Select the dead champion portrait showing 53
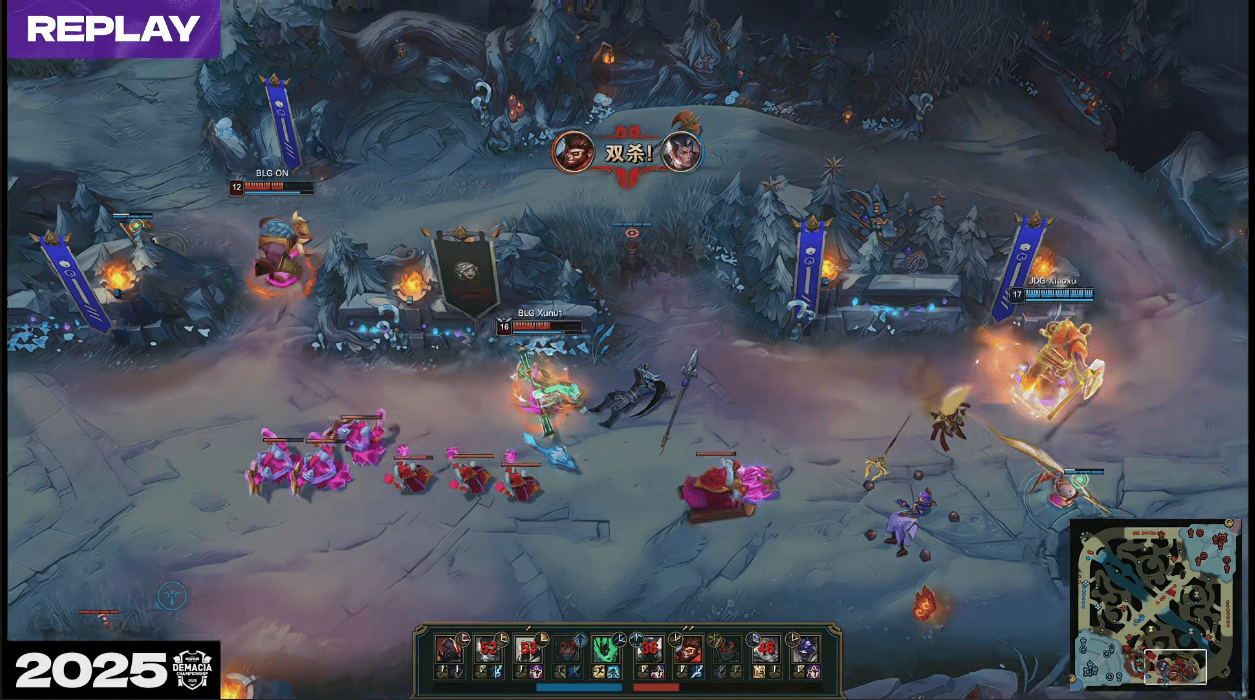 [x=528, y=648]
